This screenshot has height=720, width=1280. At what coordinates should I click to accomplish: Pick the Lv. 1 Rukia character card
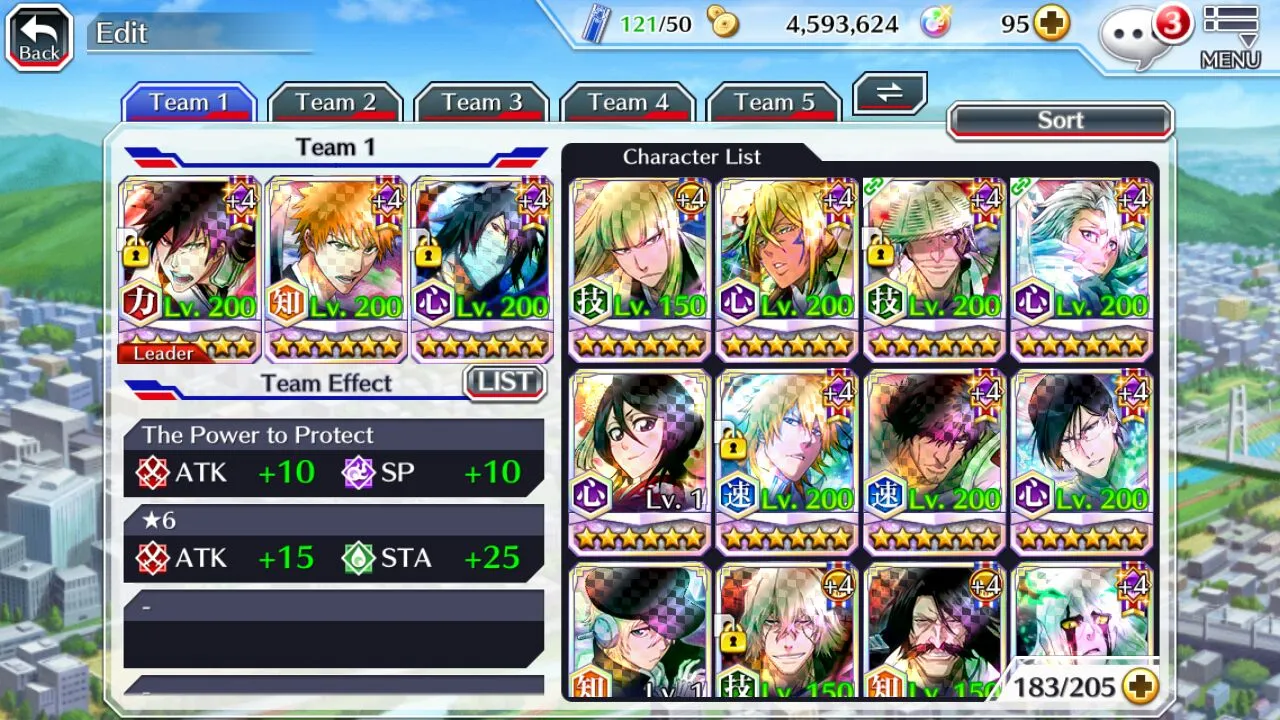pos(640,460)
